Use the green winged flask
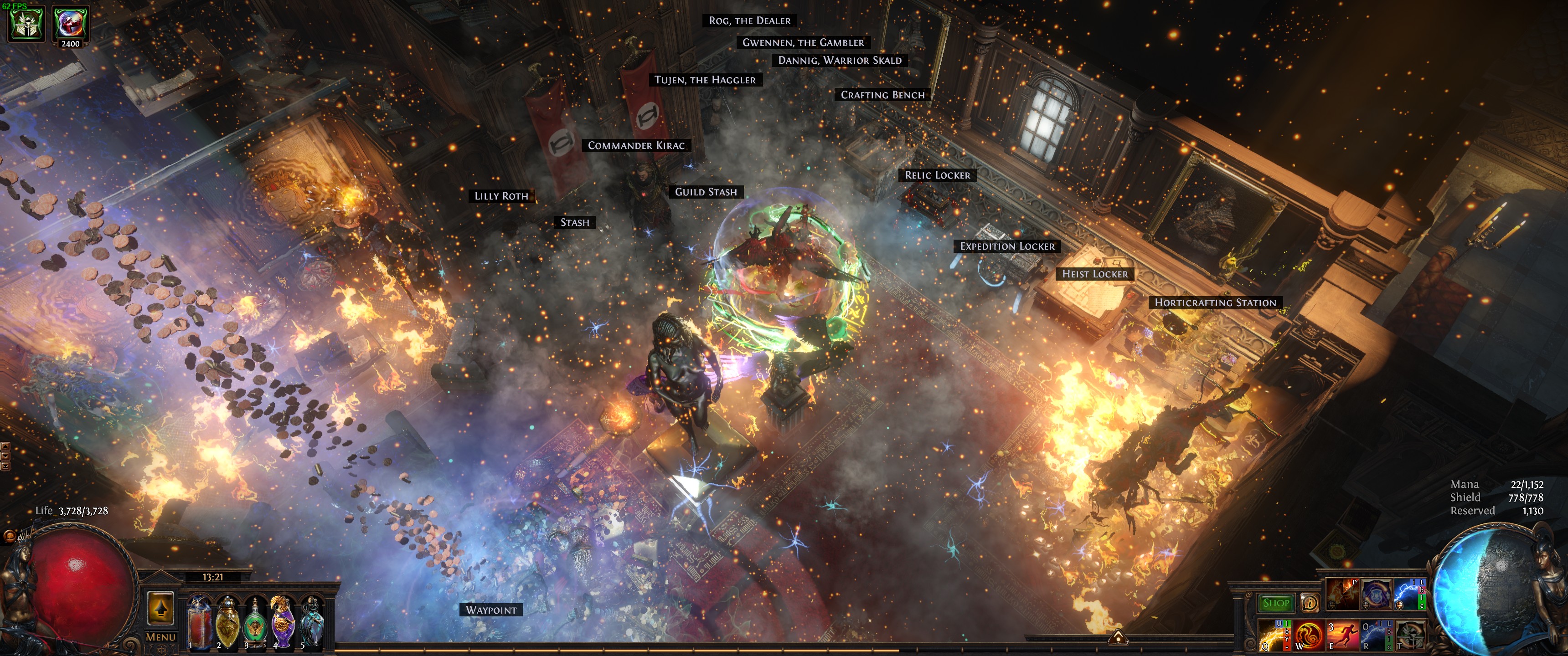The height and width of the screenshot is (656, 1568). click(x=255, y=622)
